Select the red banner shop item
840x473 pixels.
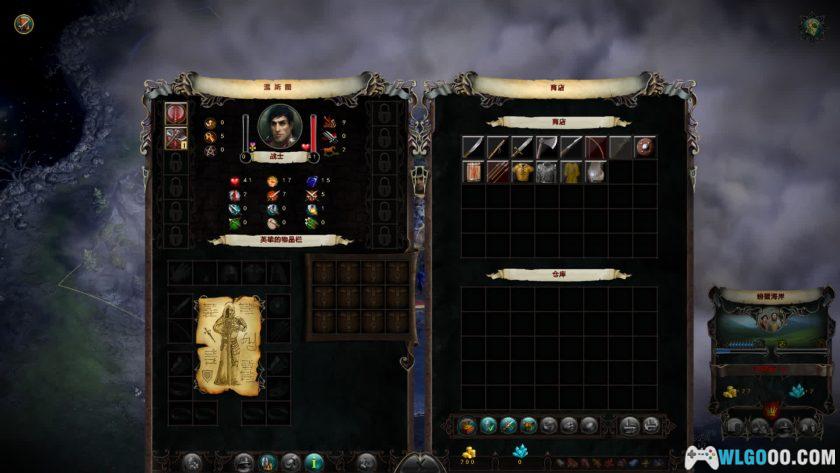[472, 172]
